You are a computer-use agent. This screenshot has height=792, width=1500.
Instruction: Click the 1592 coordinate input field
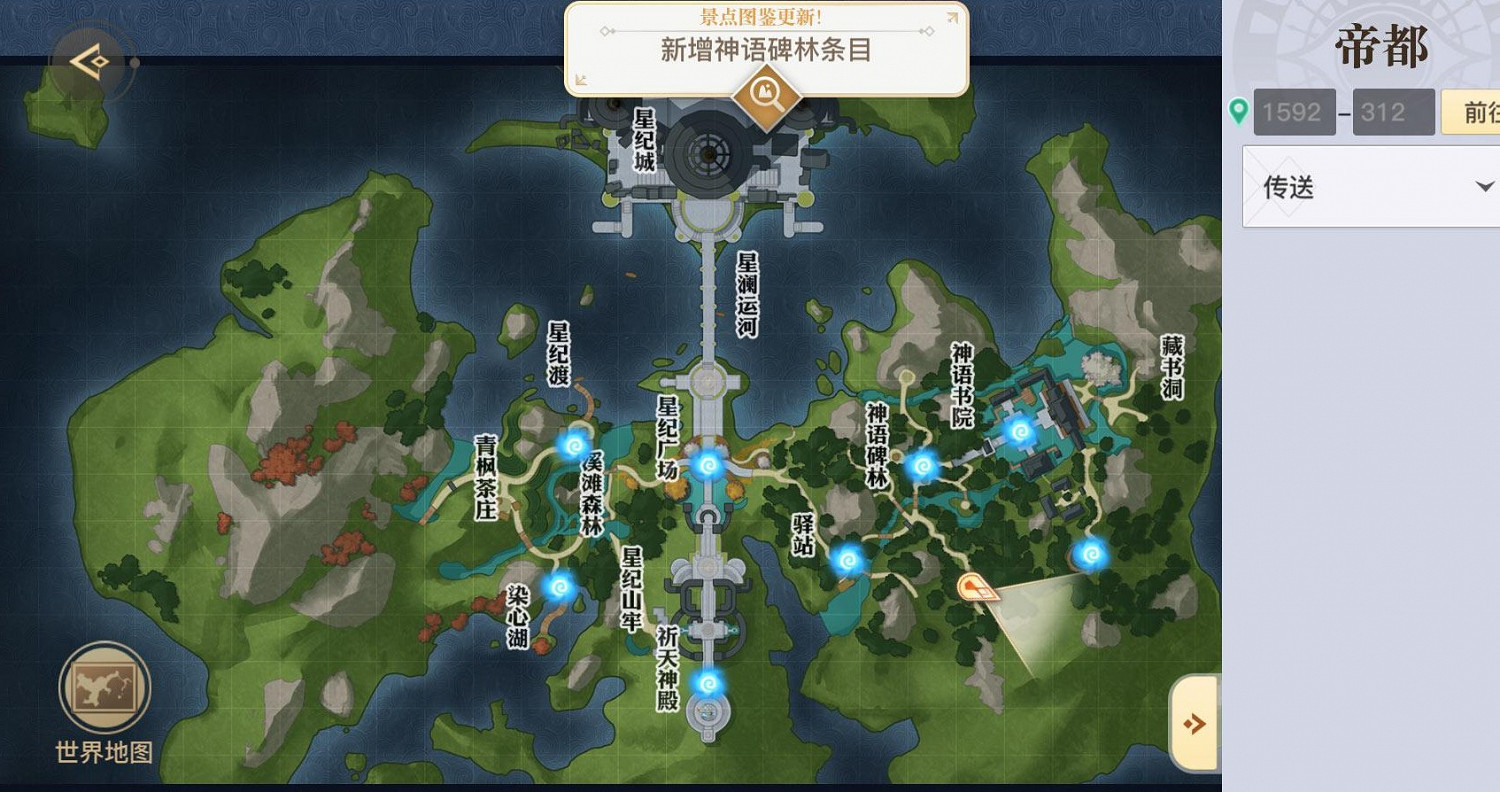(x=1294, y=112)
